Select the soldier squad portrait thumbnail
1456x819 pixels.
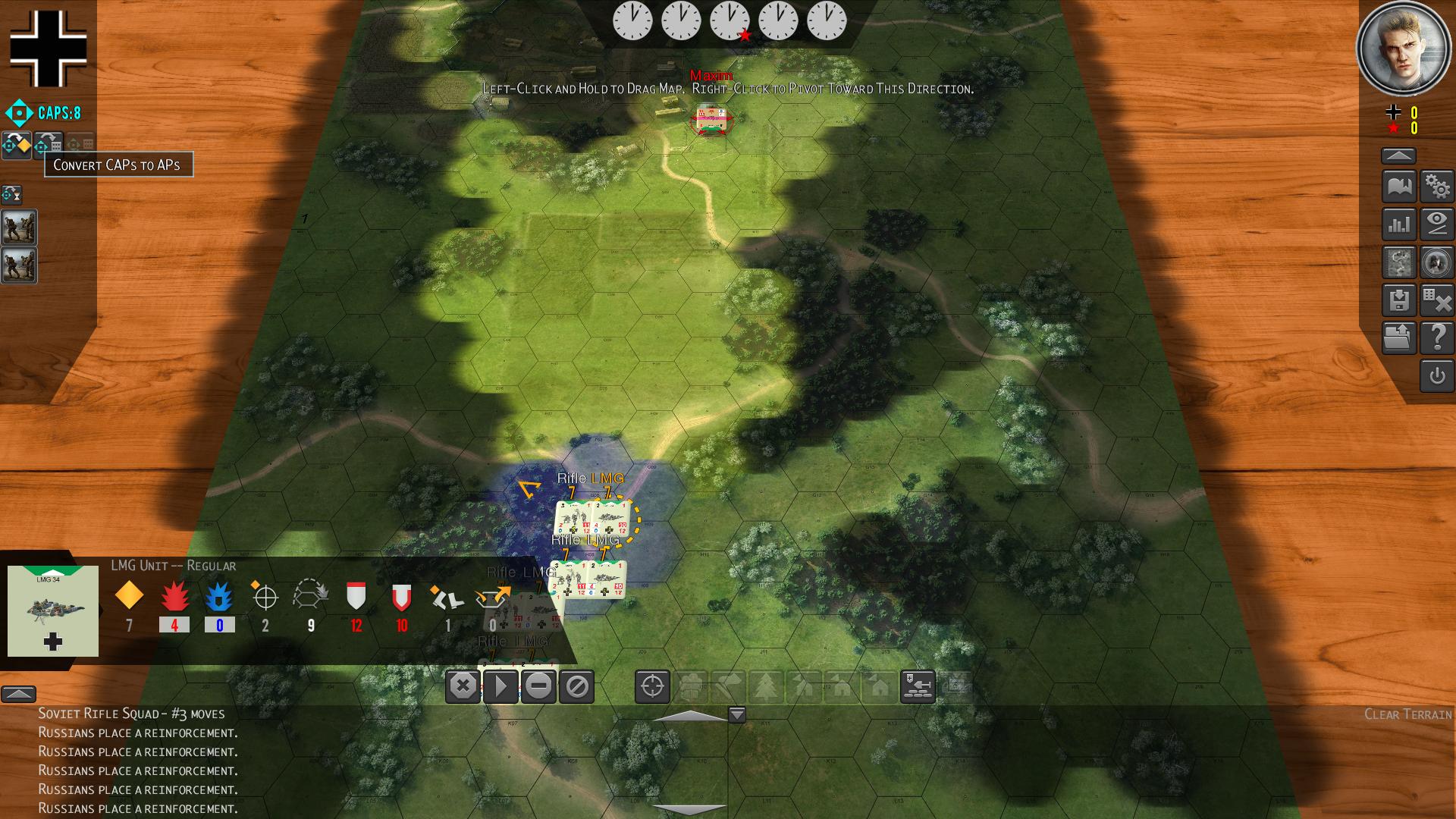[x=18, y=227]
